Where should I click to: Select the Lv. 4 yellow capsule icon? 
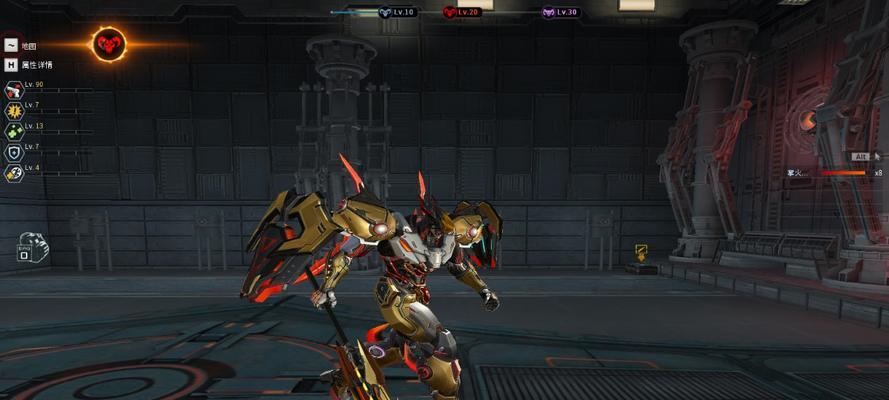coord(14,173)
